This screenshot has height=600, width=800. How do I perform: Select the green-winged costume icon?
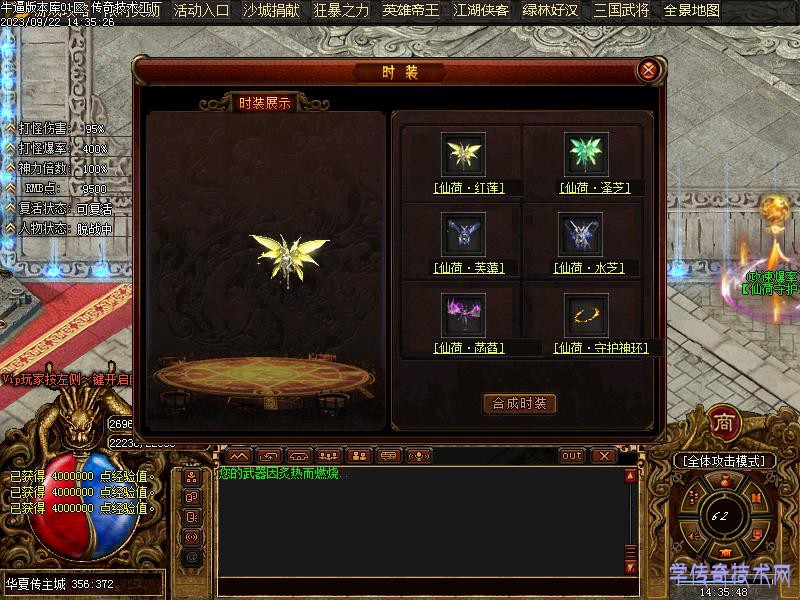coord(585,154)
